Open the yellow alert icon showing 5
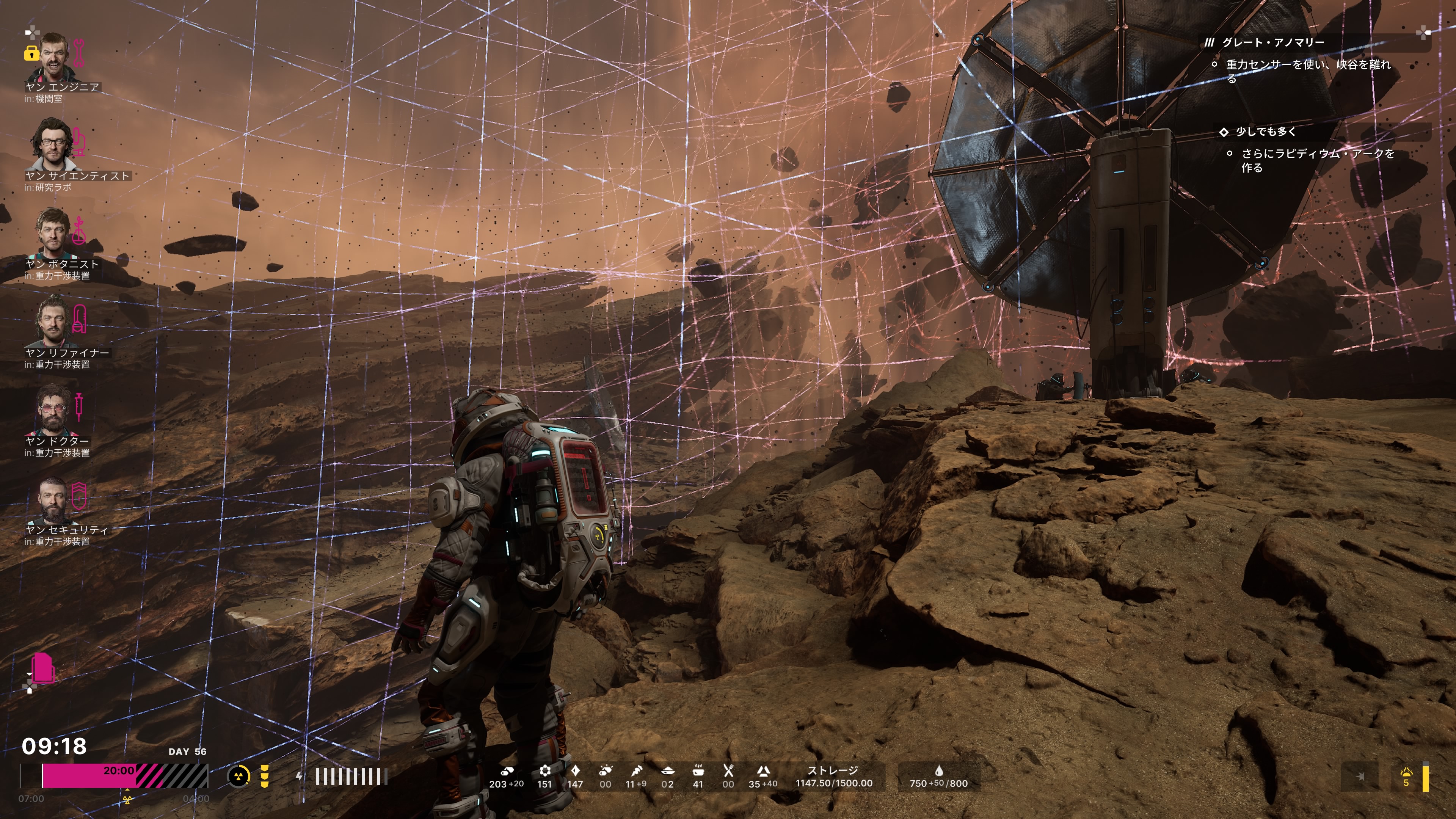 pyautogui.click(x=1406, y=777)
